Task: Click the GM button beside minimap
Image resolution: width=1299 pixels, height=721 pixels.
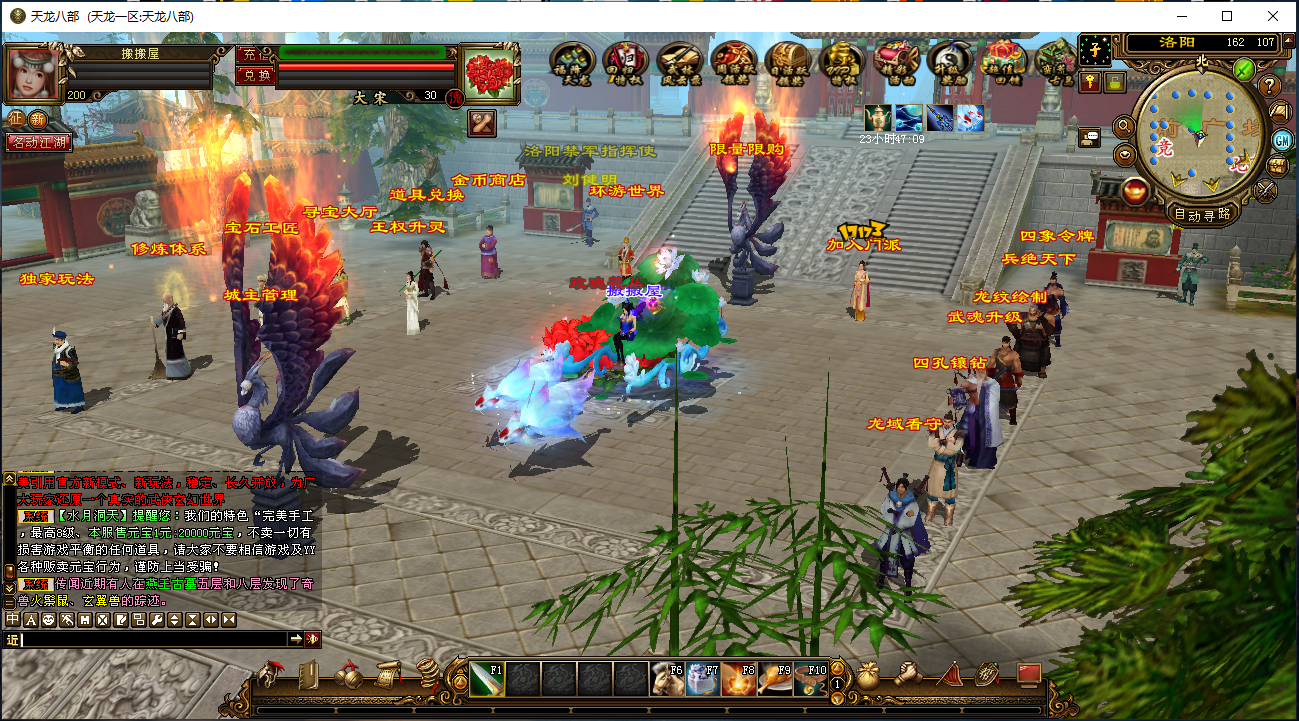Action: click(1279, 140)
